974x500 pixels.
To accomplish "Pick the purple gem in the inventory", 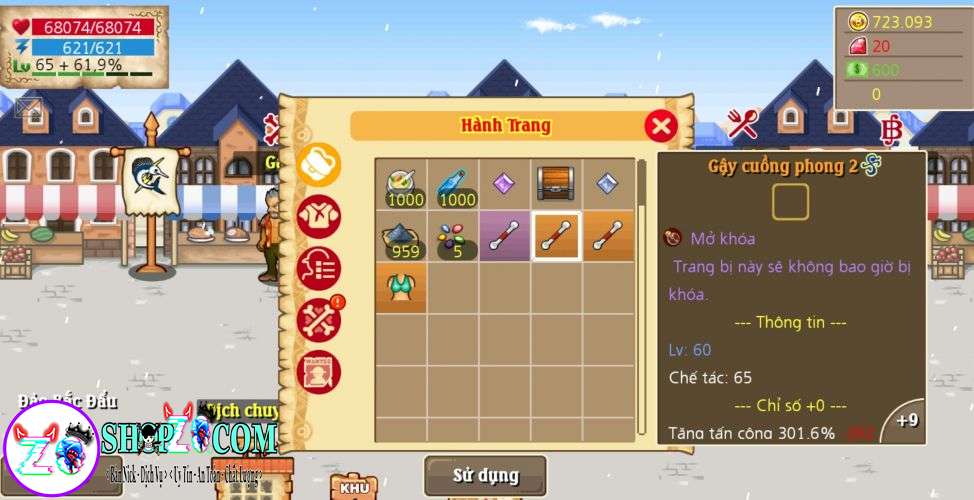I will click(x=505, y=184).
